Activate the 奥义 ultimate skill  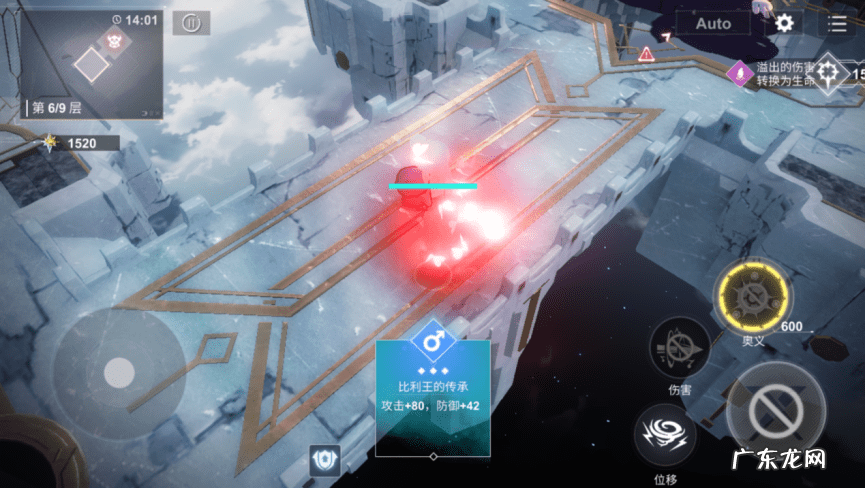(x=752, y=298)
